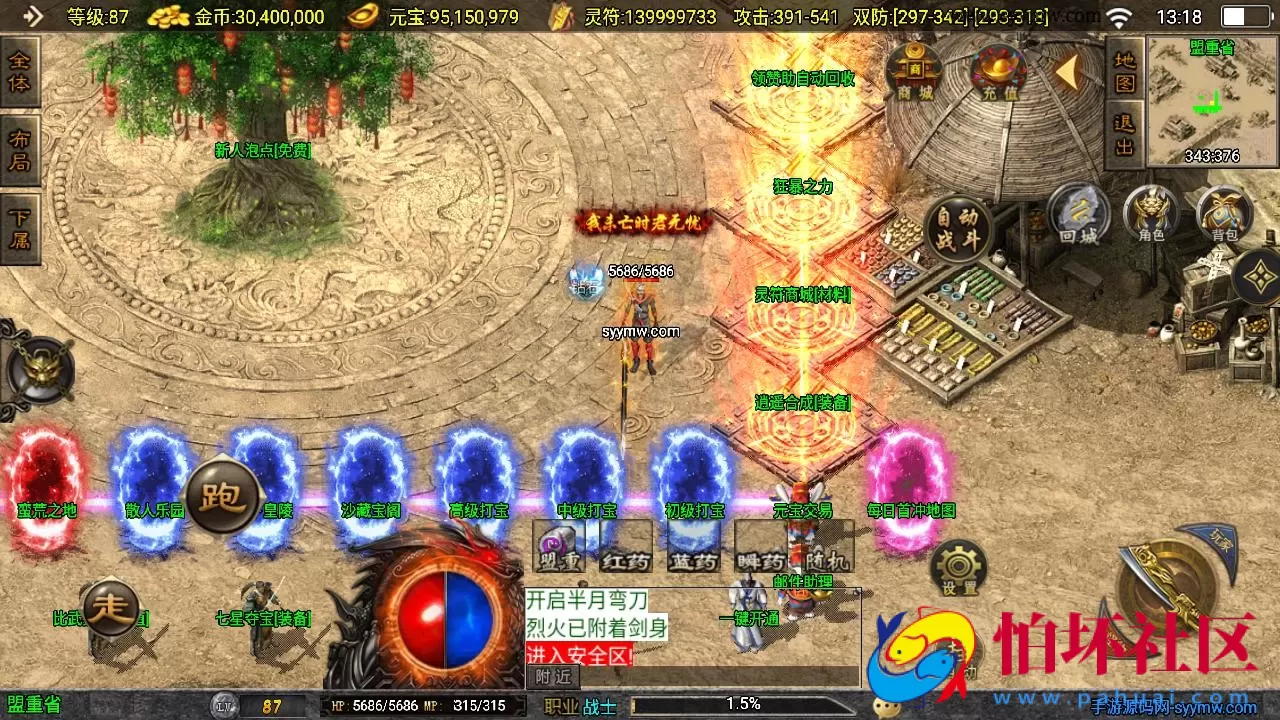This screenshot has height=720, width=1280.
Task: Expand the 布局 sidebar panel
Action: [20, 148]
